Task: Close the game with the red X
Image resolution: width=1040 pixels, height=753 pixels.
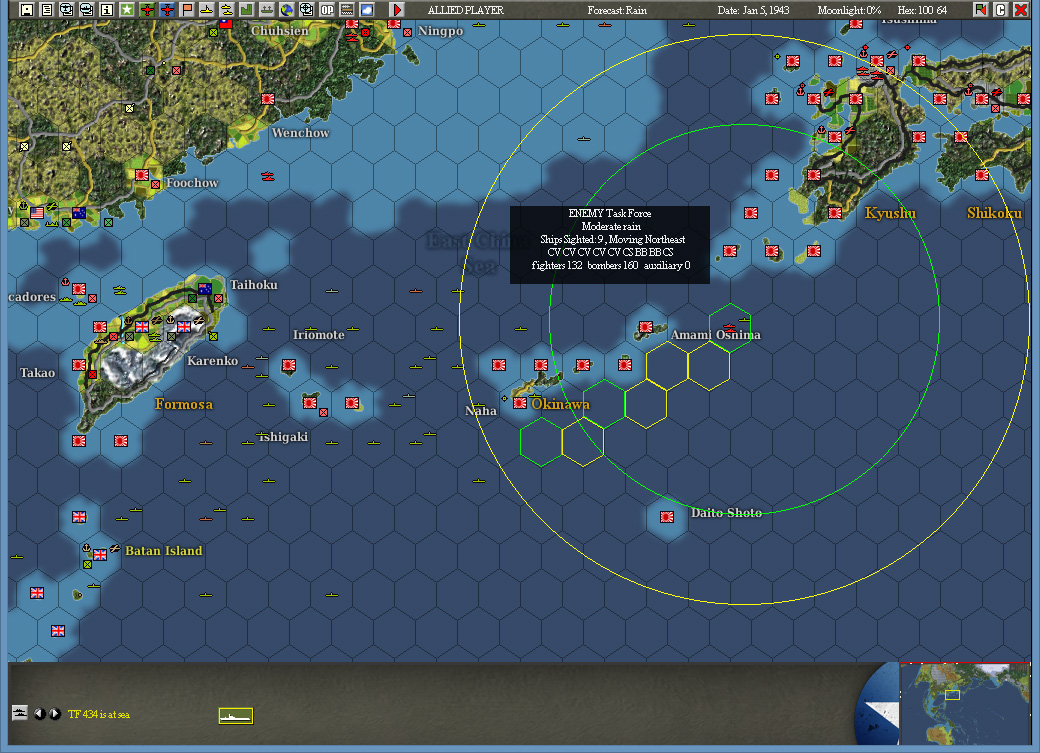Action: click(x=1020, y=10)
